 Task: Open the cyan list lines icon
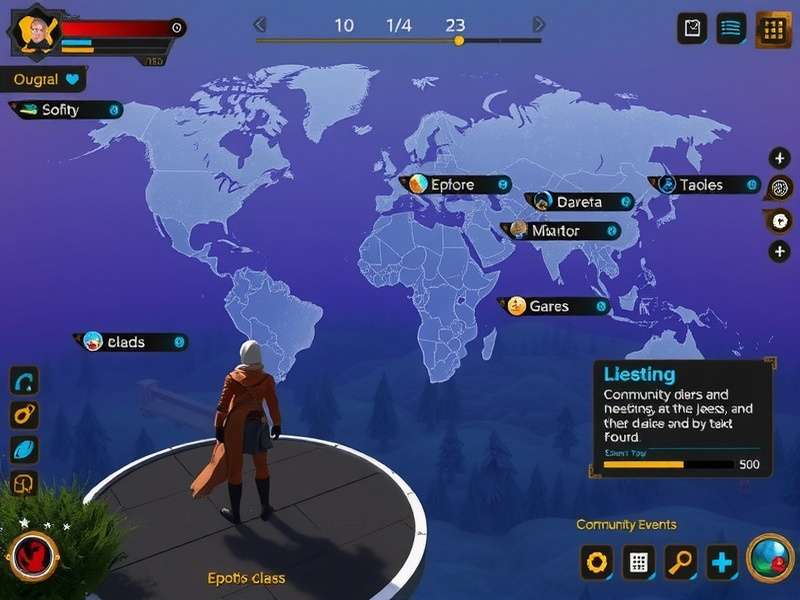click(731, 29)
